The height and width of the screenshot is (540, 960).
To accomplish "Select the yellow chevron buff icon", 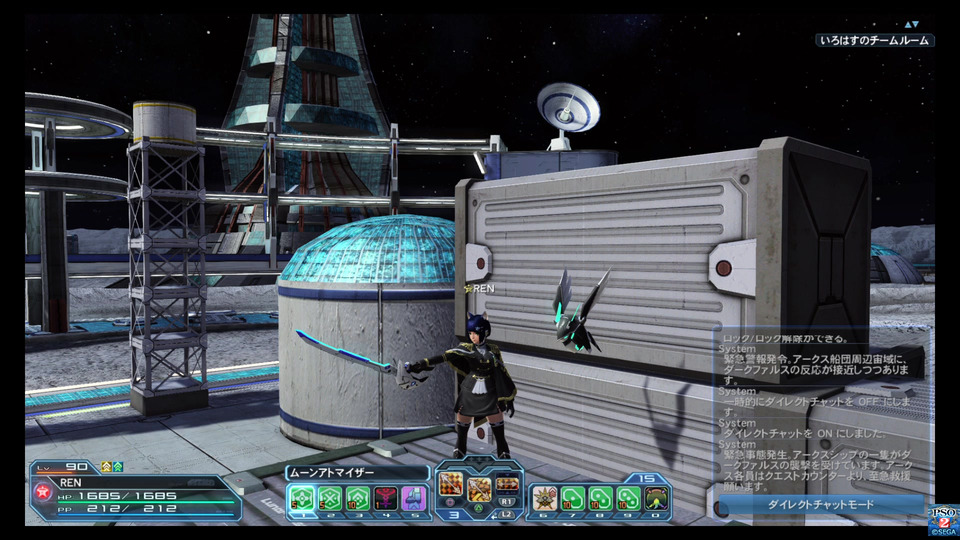I will 105,467.
